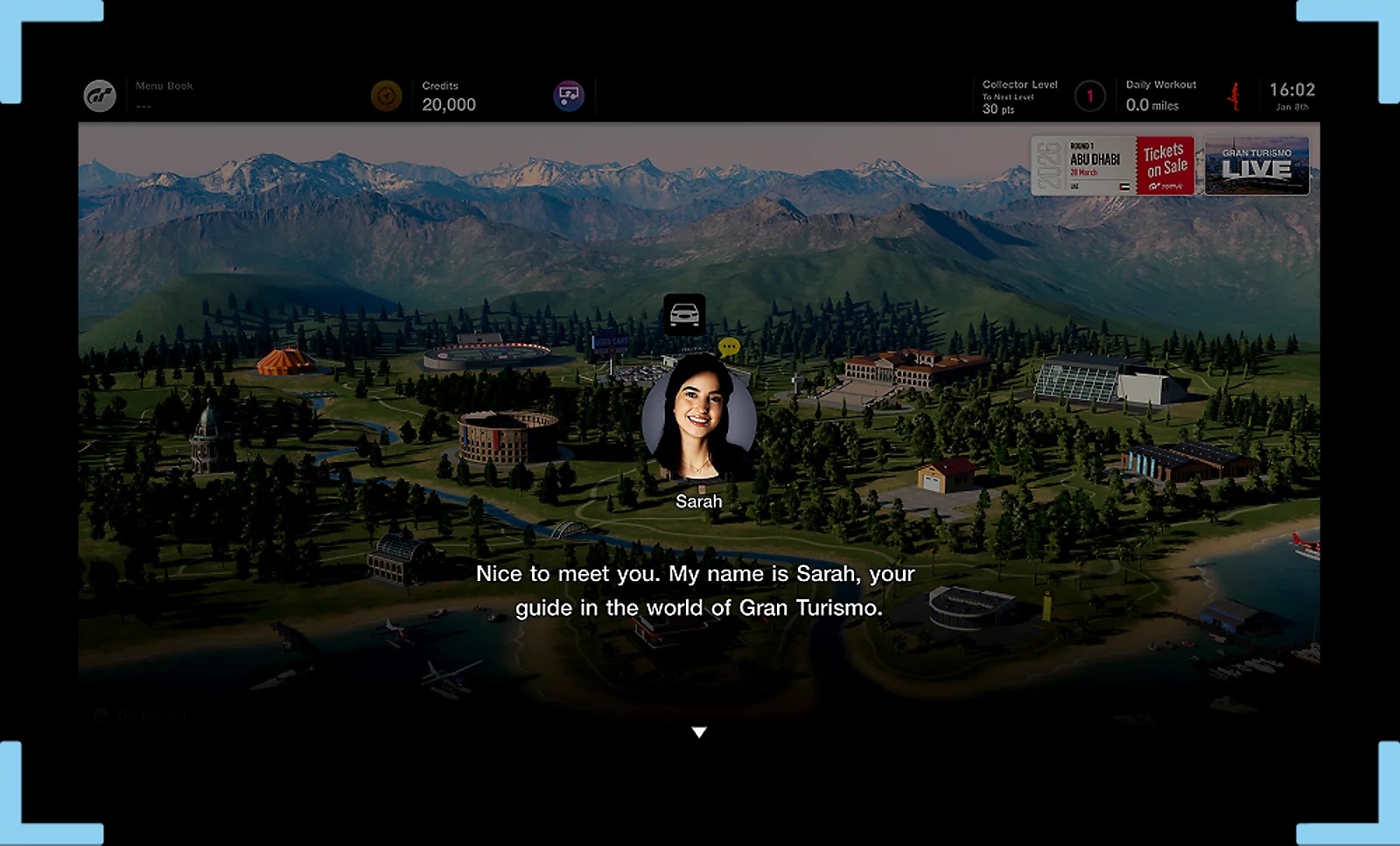
Task: Select the Collector Level badge
Action: pos(1089,96)
